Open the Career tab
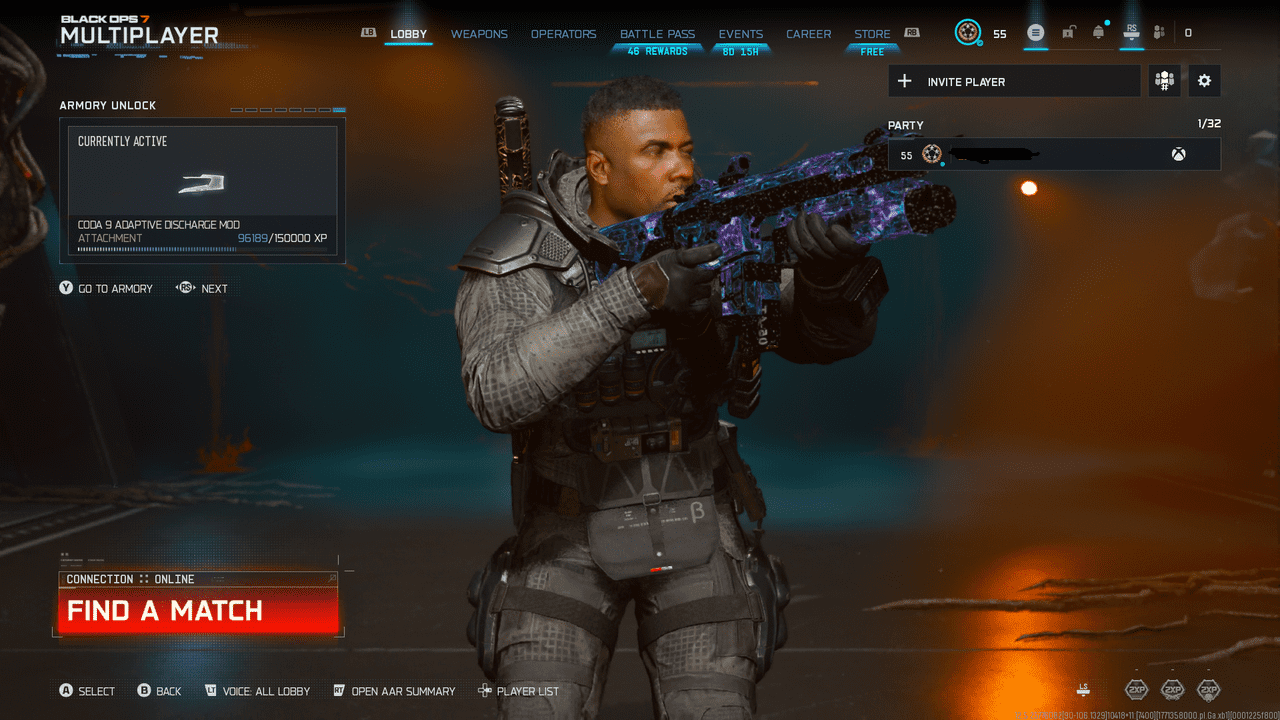 (808, 33)
